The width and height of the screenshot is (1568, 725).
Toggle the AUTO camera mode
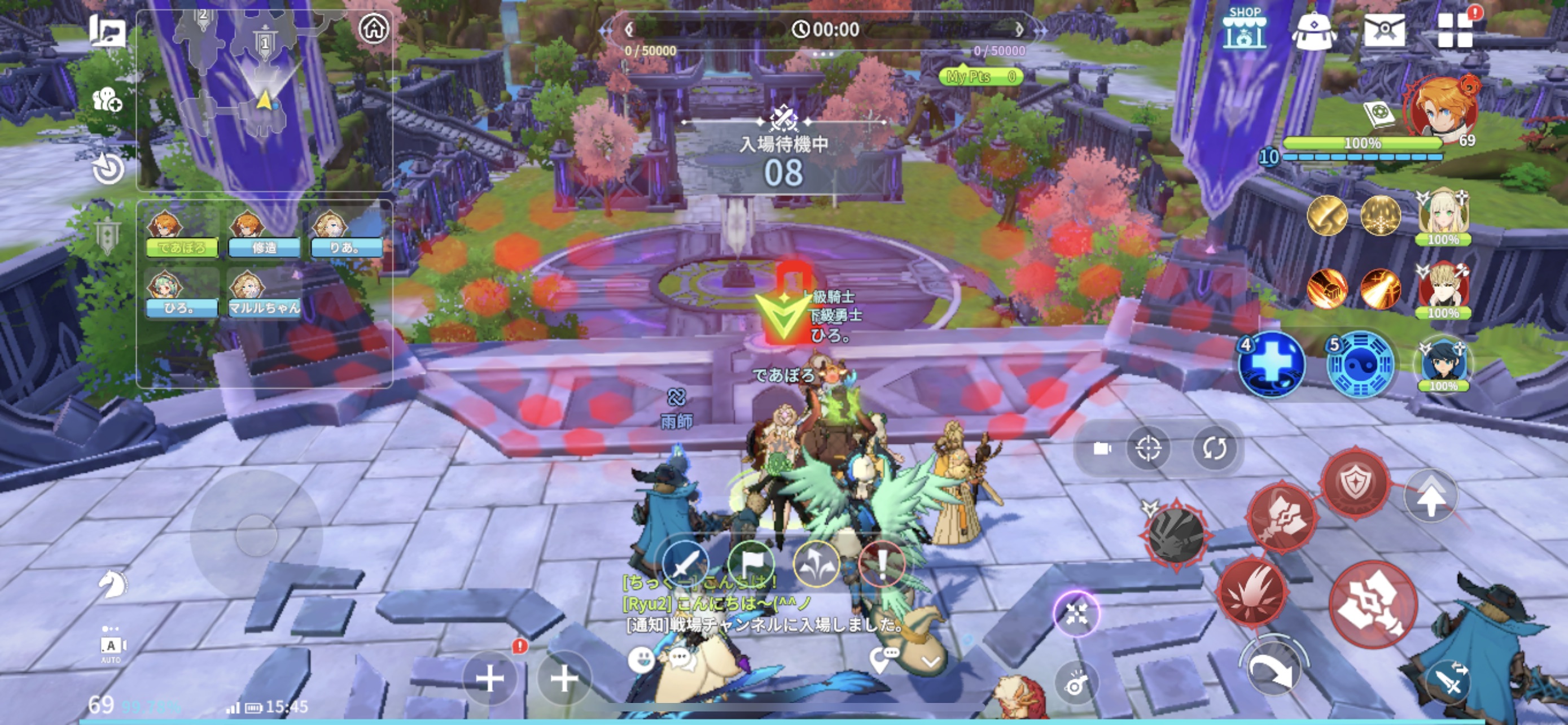pyautogui.click(x=111, y=647)
